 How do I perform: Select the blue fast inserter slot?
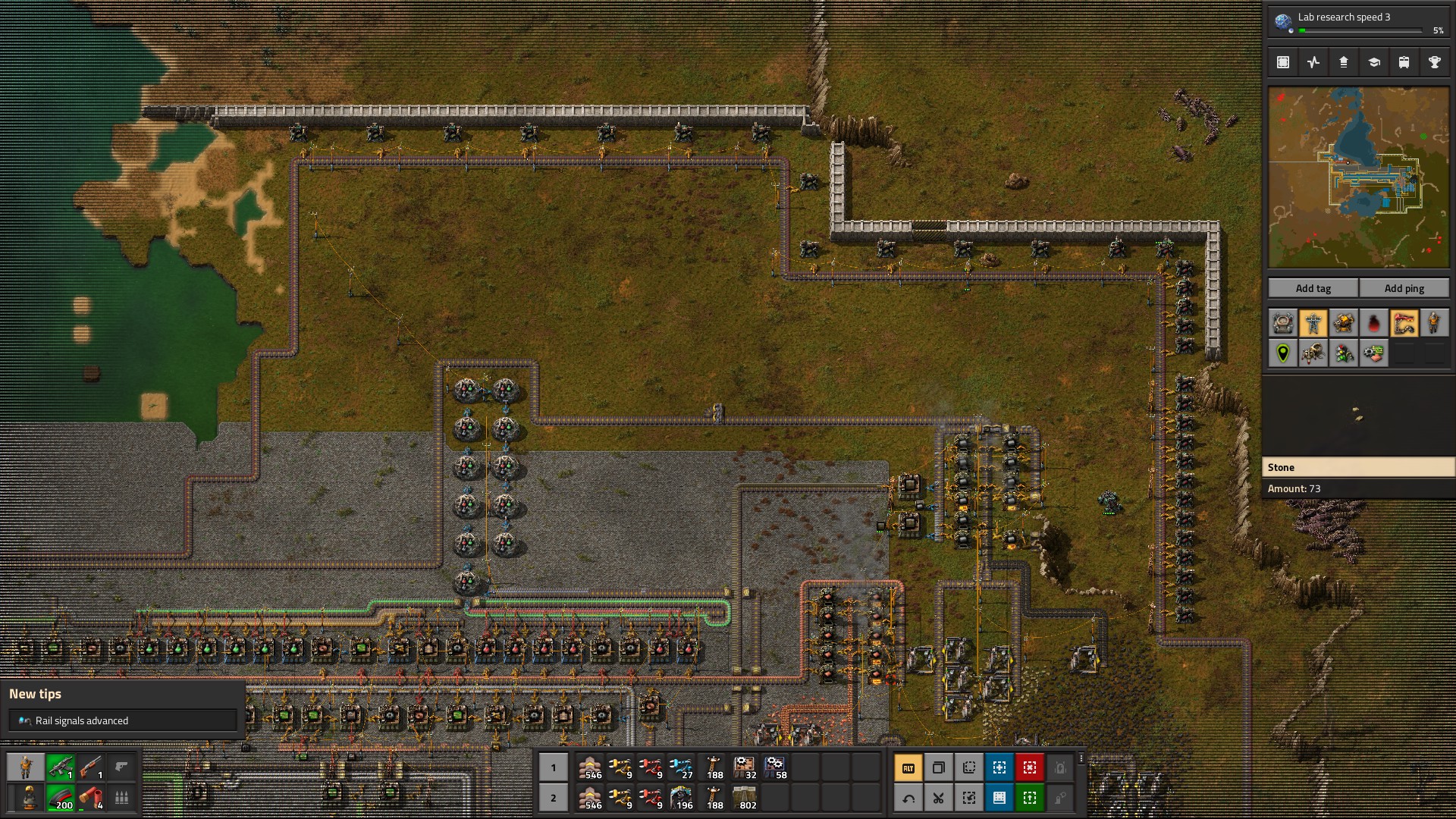(681, 767)
